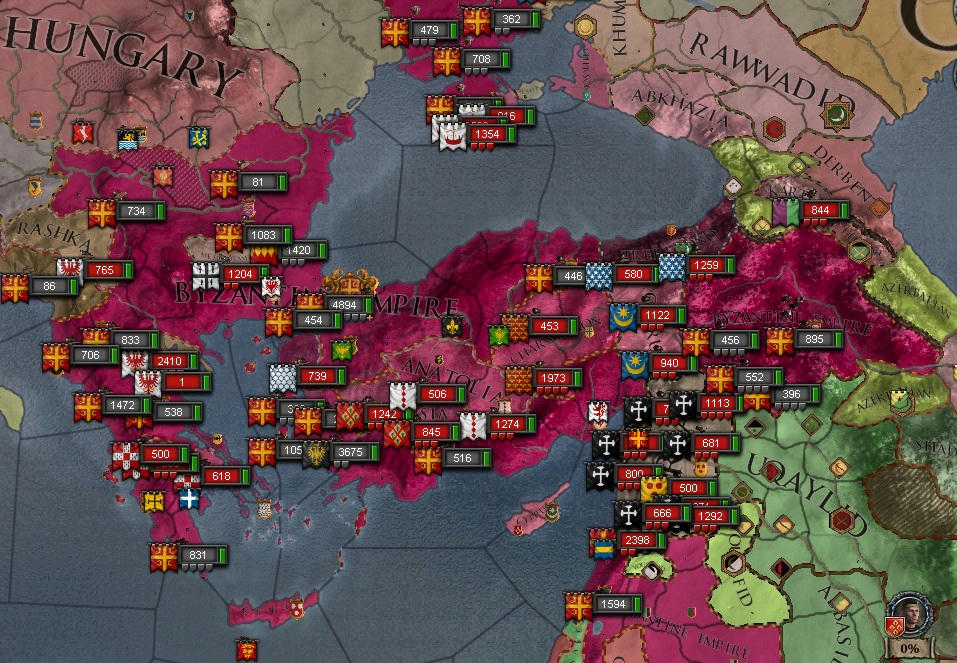The width and height of the screenshot is (957, 663).
Task: Select the 831-troop army banner
Action: [201, 555]
